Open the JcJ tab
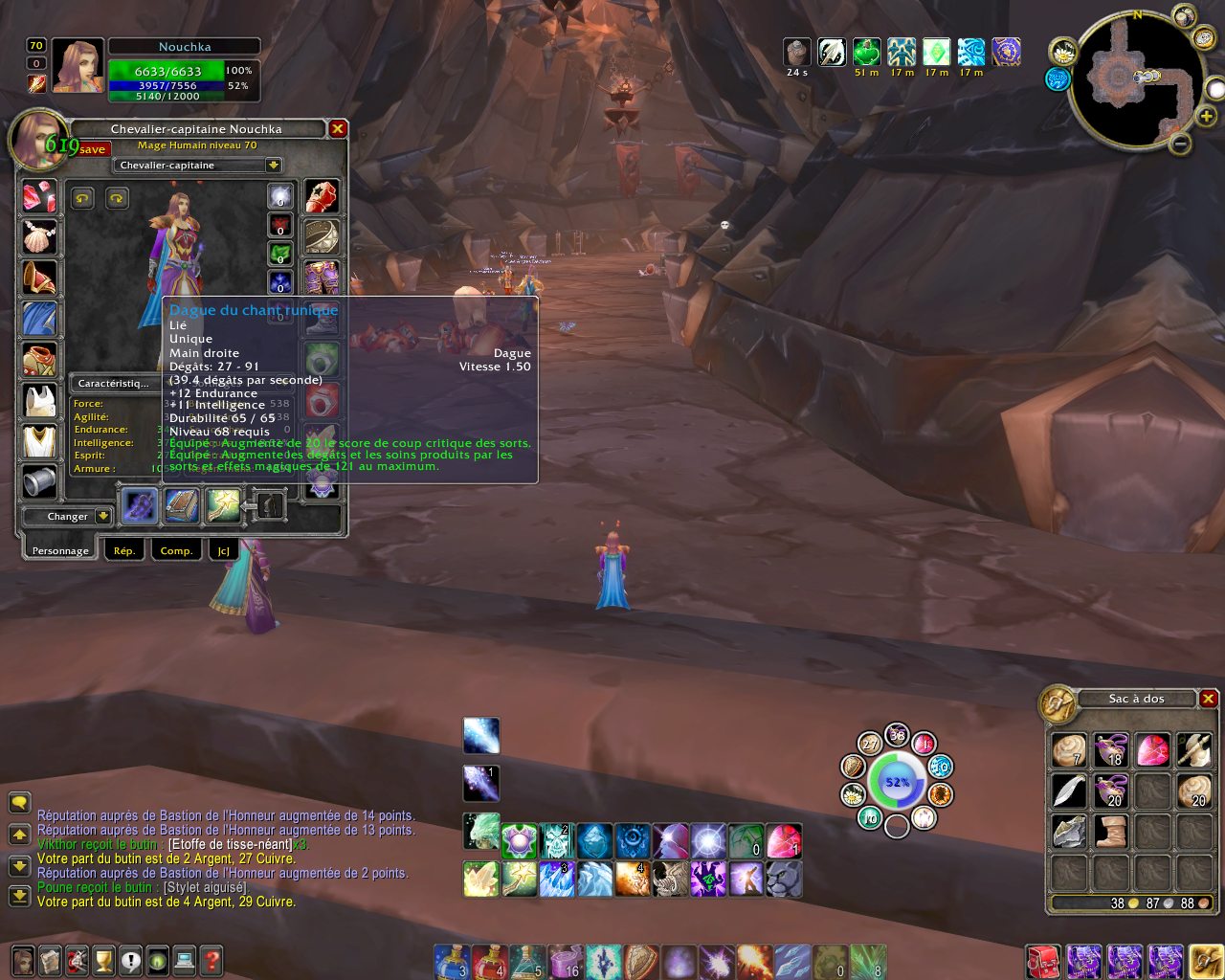1225x980 pixels. tap(223, 550)
